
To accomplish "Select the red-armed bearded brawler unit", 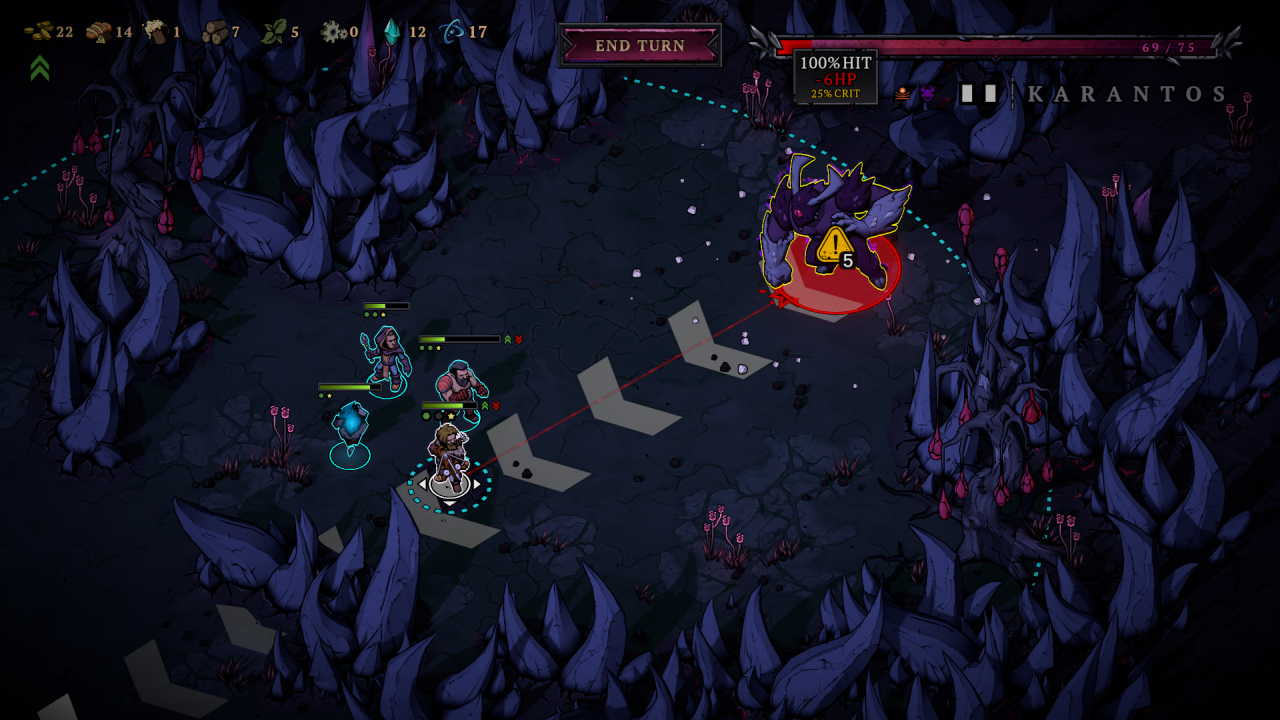I will click(x=461, y=385).
